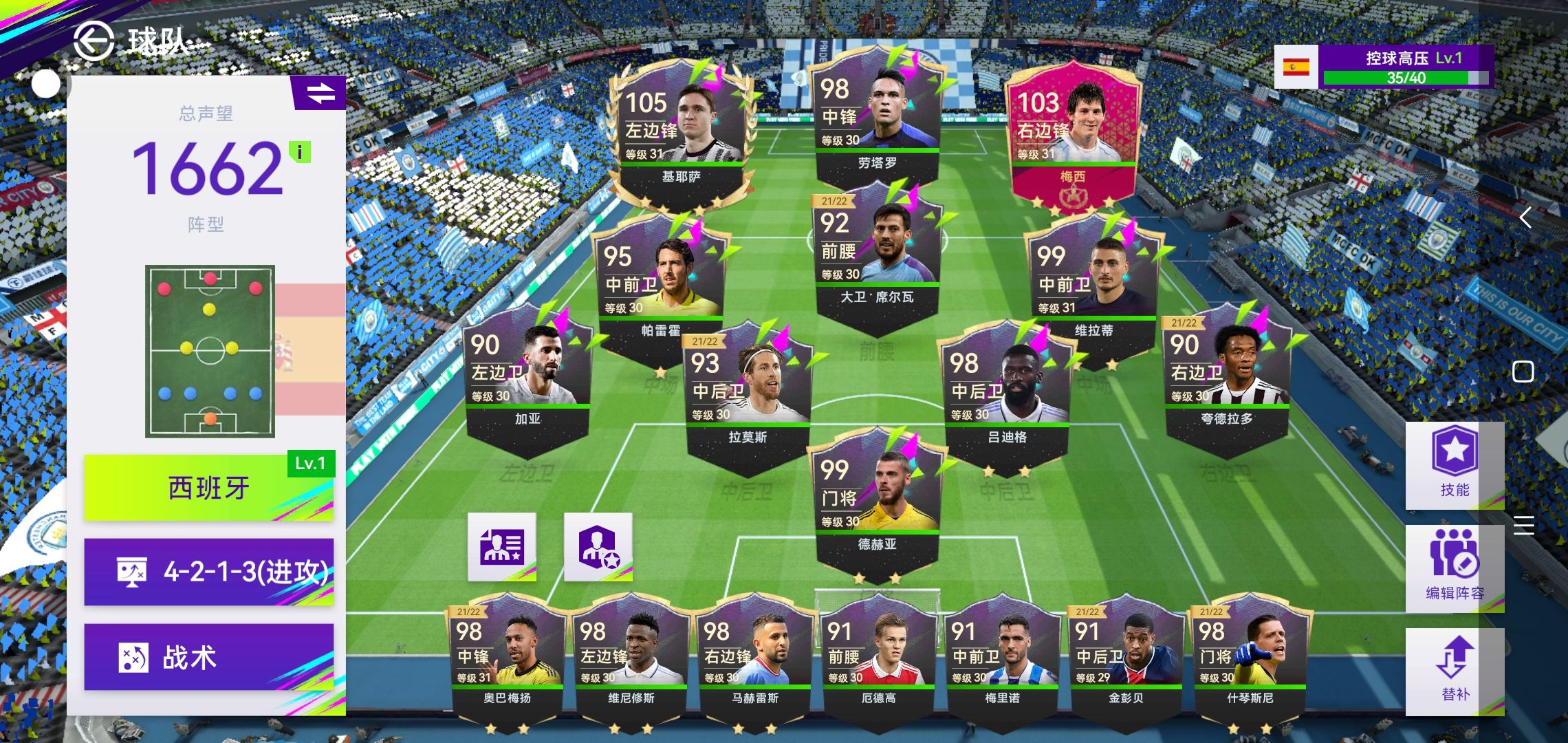Change the 4-2-1-3 formation

[208, 572]
